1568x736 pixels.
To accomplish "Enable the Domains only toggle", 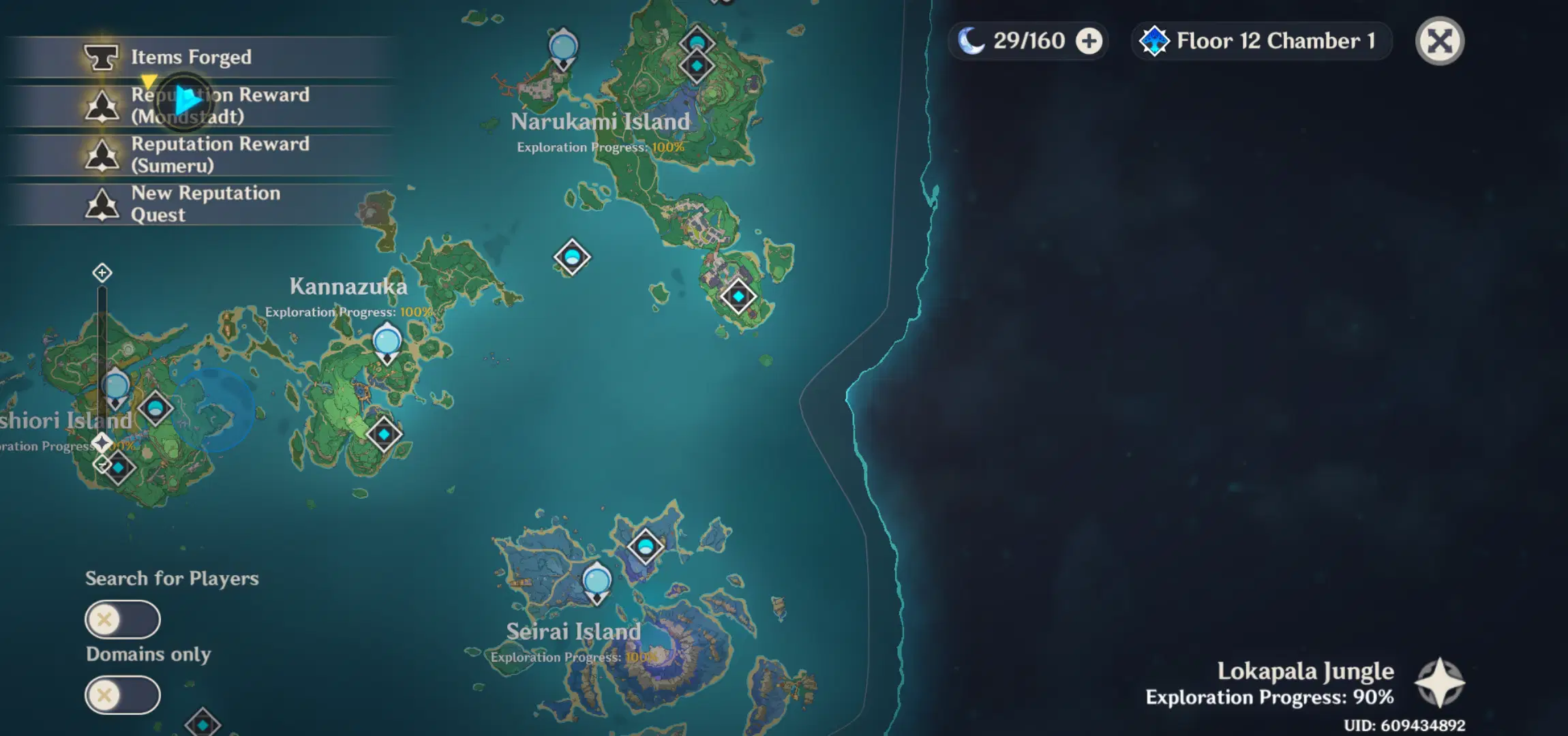I will [123, 694].
